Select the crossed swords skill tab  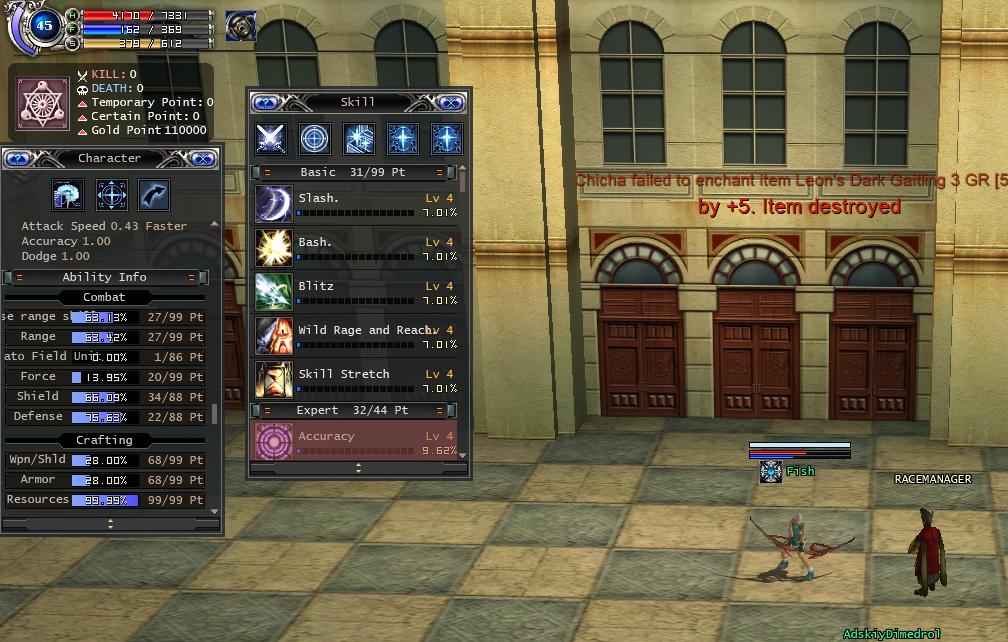pyautogui.click(x=271, y=139)
